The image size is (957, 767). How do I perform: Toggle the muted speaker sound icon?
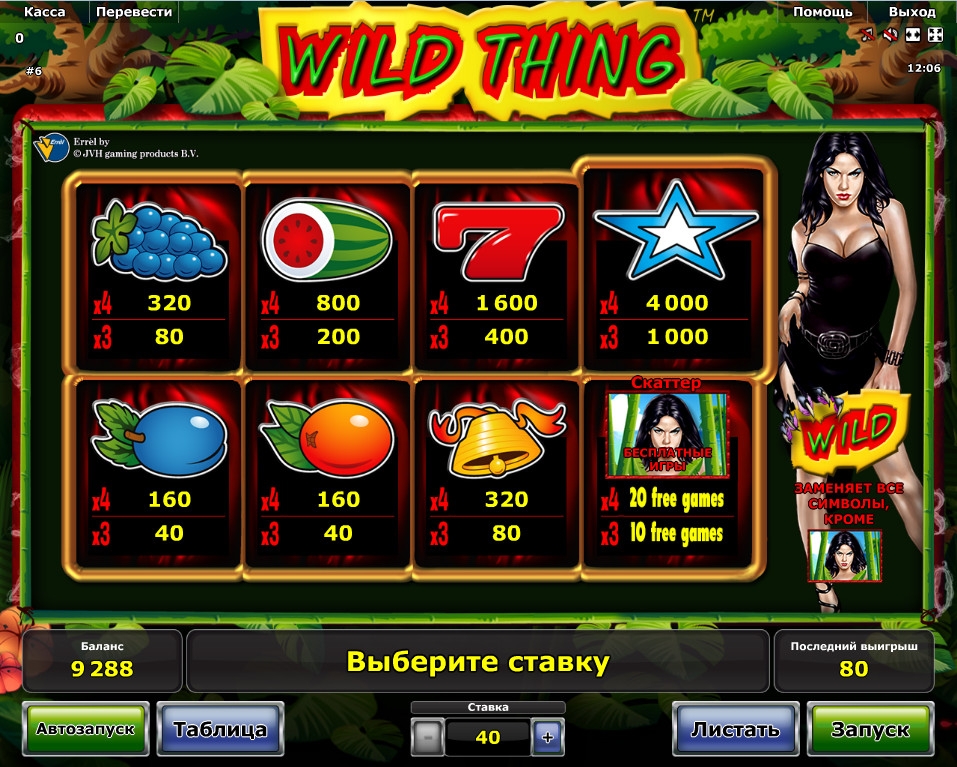pos(890,35)
